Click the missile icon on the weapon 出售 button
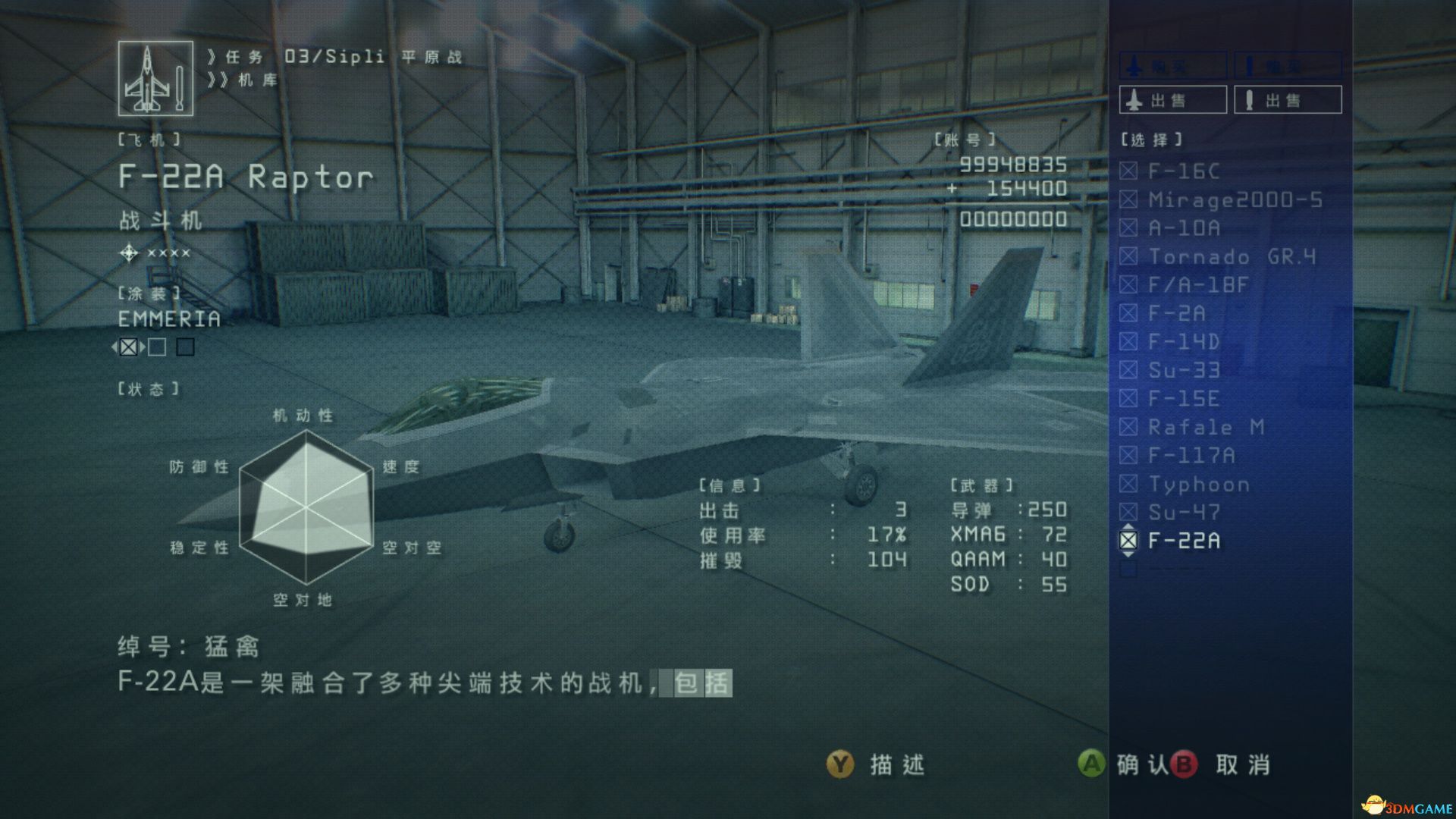Image resolution: width=1456 pixels, height=819 pixels. 1248,99
